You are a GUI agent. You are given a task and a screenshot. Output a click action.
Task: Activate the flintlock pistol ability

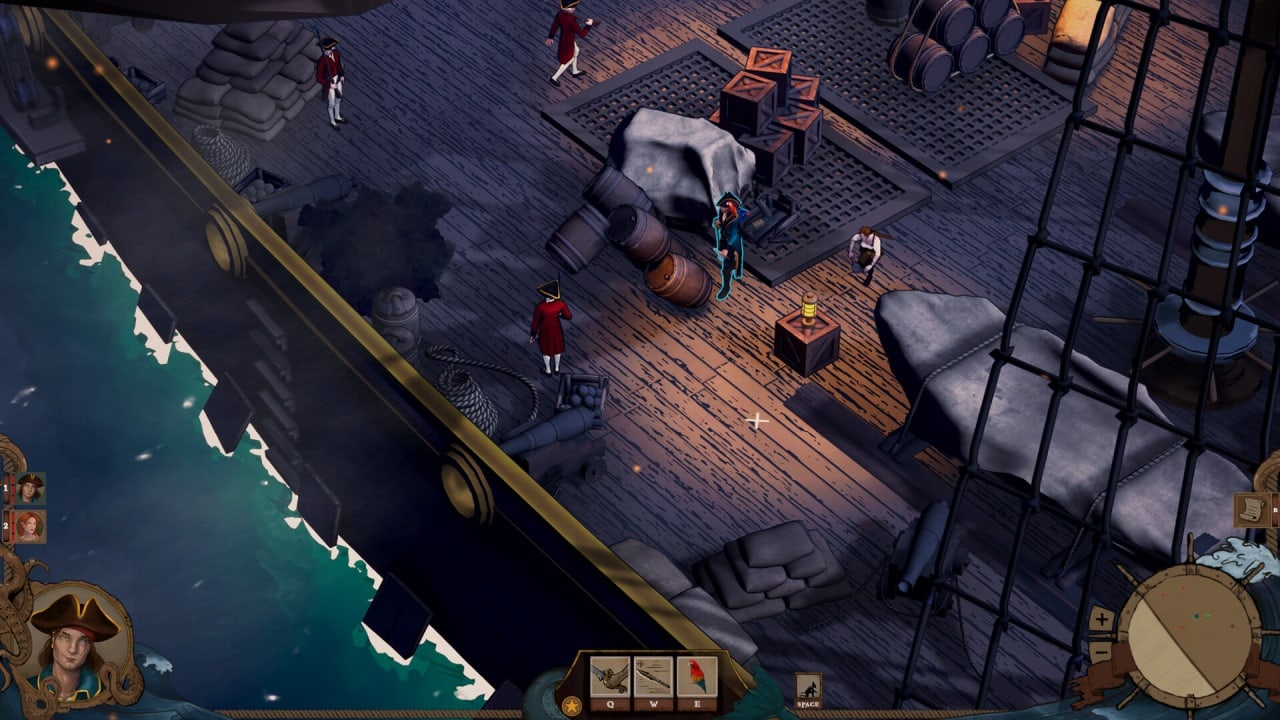pyautogui.click(x=609, y=676)
